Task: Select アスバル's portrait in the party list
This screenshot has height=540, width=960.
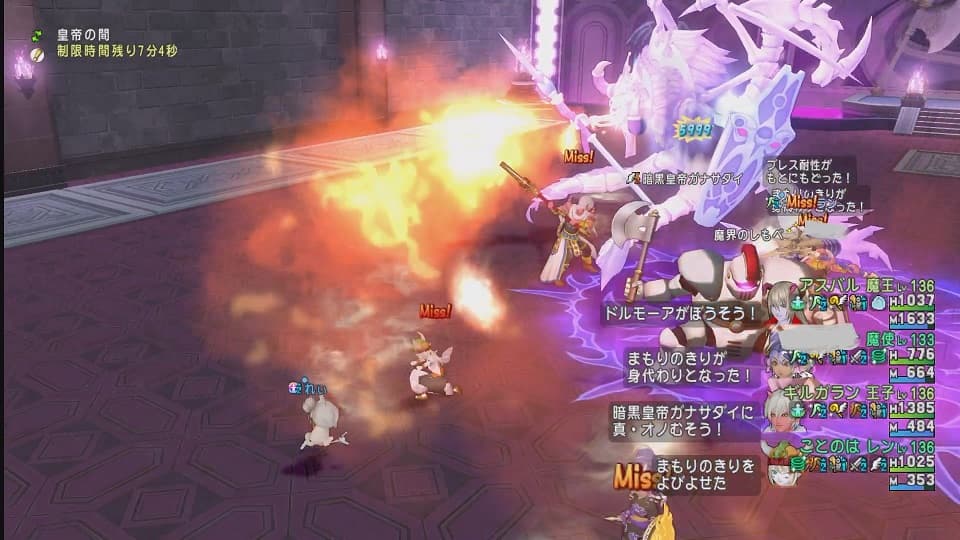Action: click(779, 300)
